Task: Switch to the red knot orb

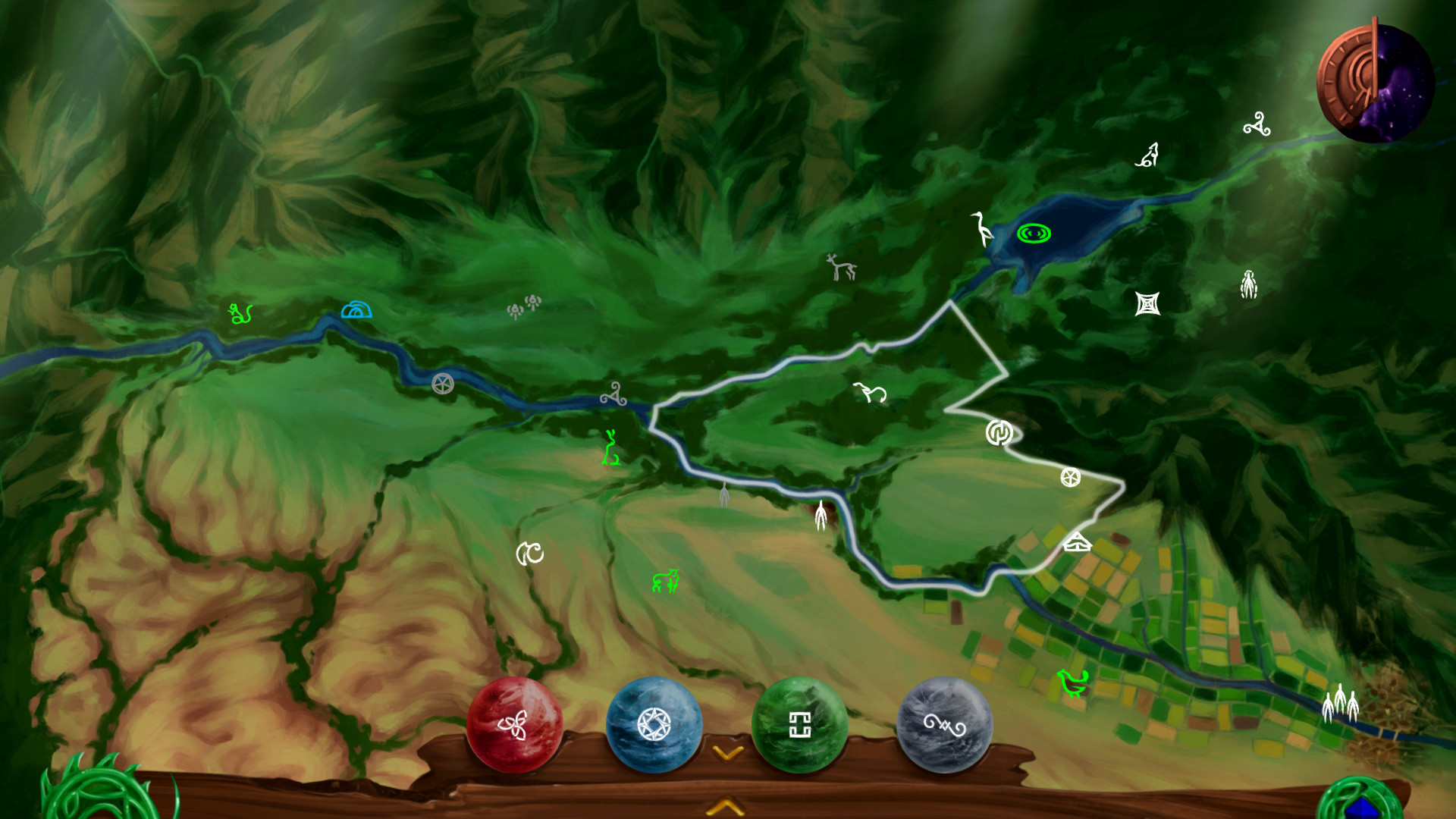Action: [x=516, y=725]
